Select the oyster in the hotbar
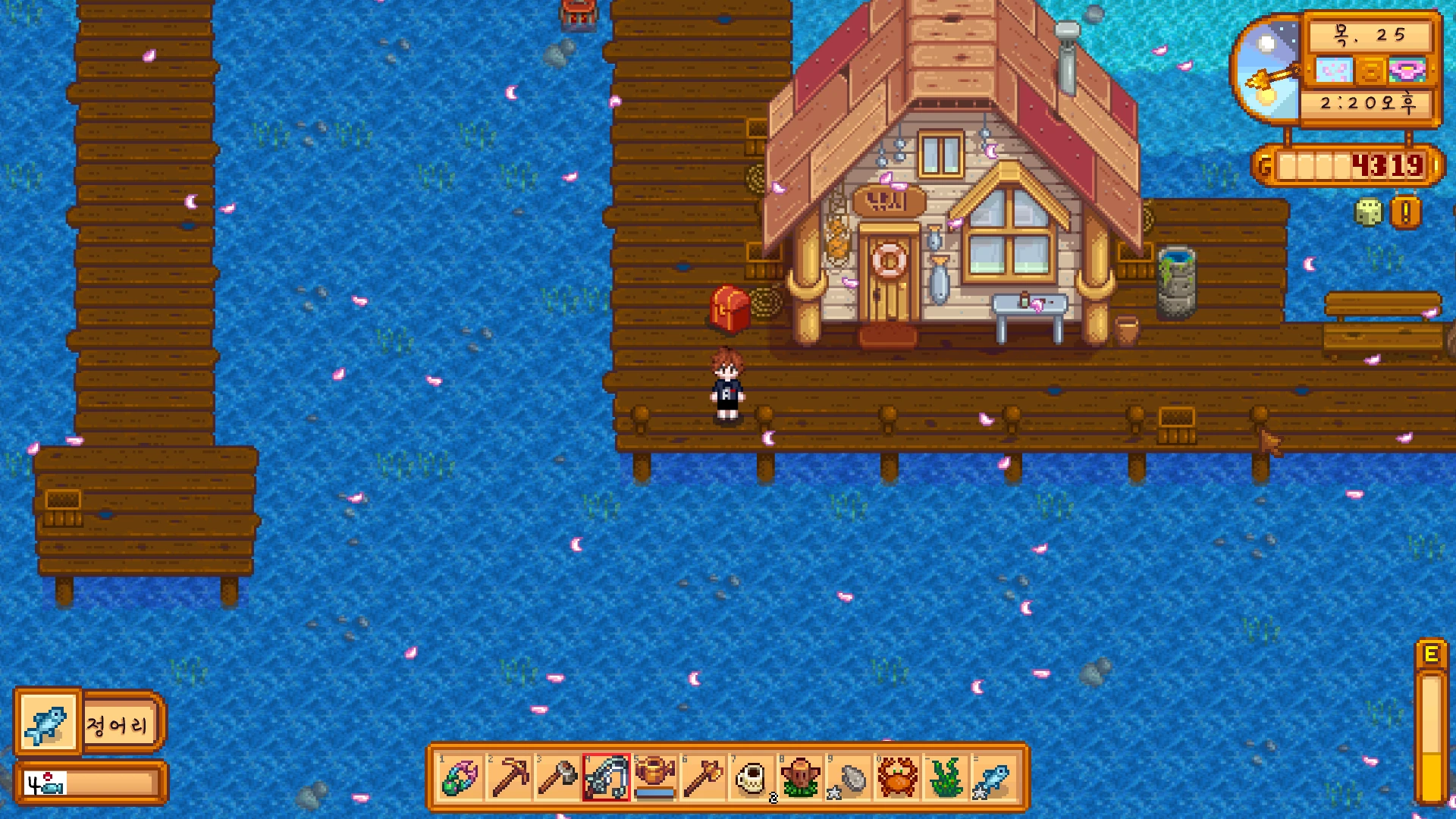 pos(849,777)
